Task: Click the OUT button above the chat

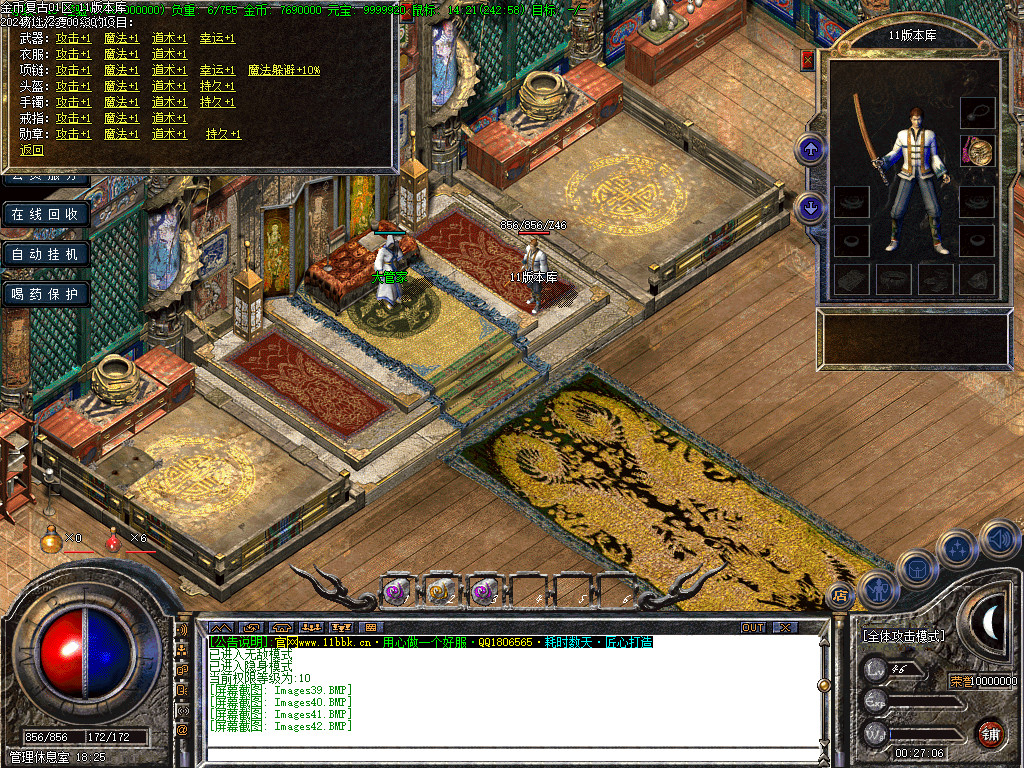Action: pos(753,628)
